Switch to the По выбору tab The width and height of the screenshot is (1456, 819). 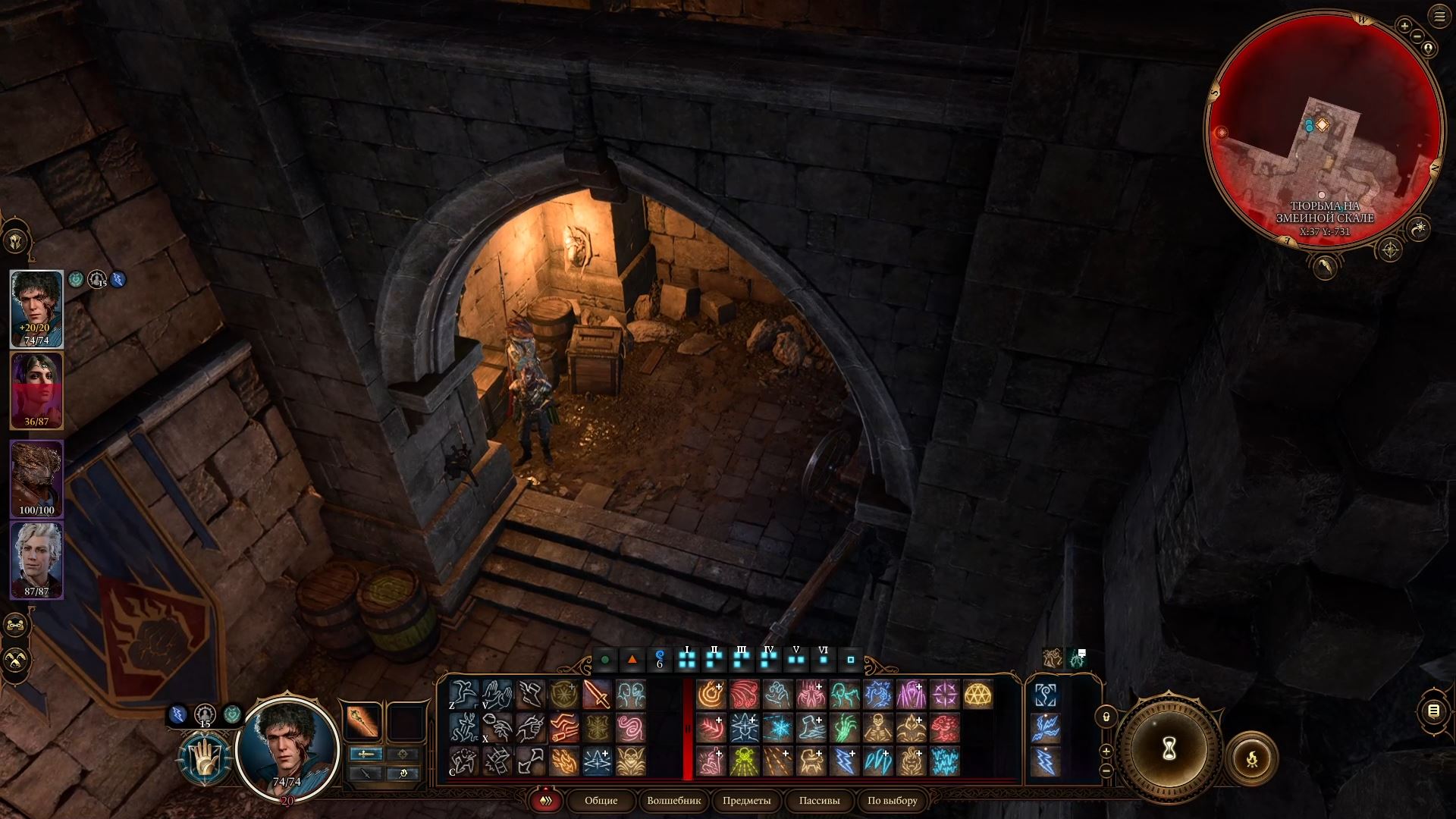(x=892, y=801)
